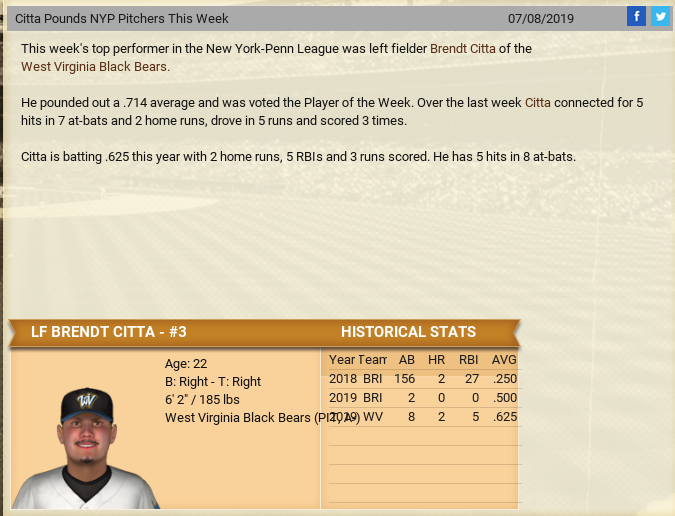The width and height of the screenshot is (675, 516).
Task: Click the AVG column header
Action: point(504,359)
